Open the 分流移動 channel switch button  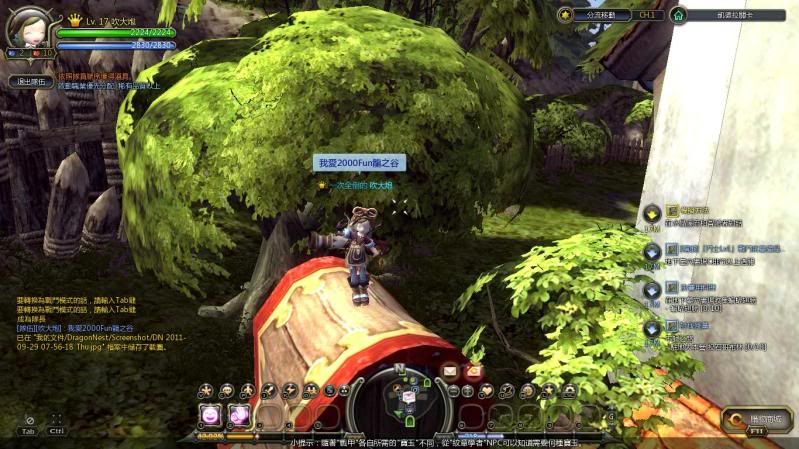[x=609, y=15]
